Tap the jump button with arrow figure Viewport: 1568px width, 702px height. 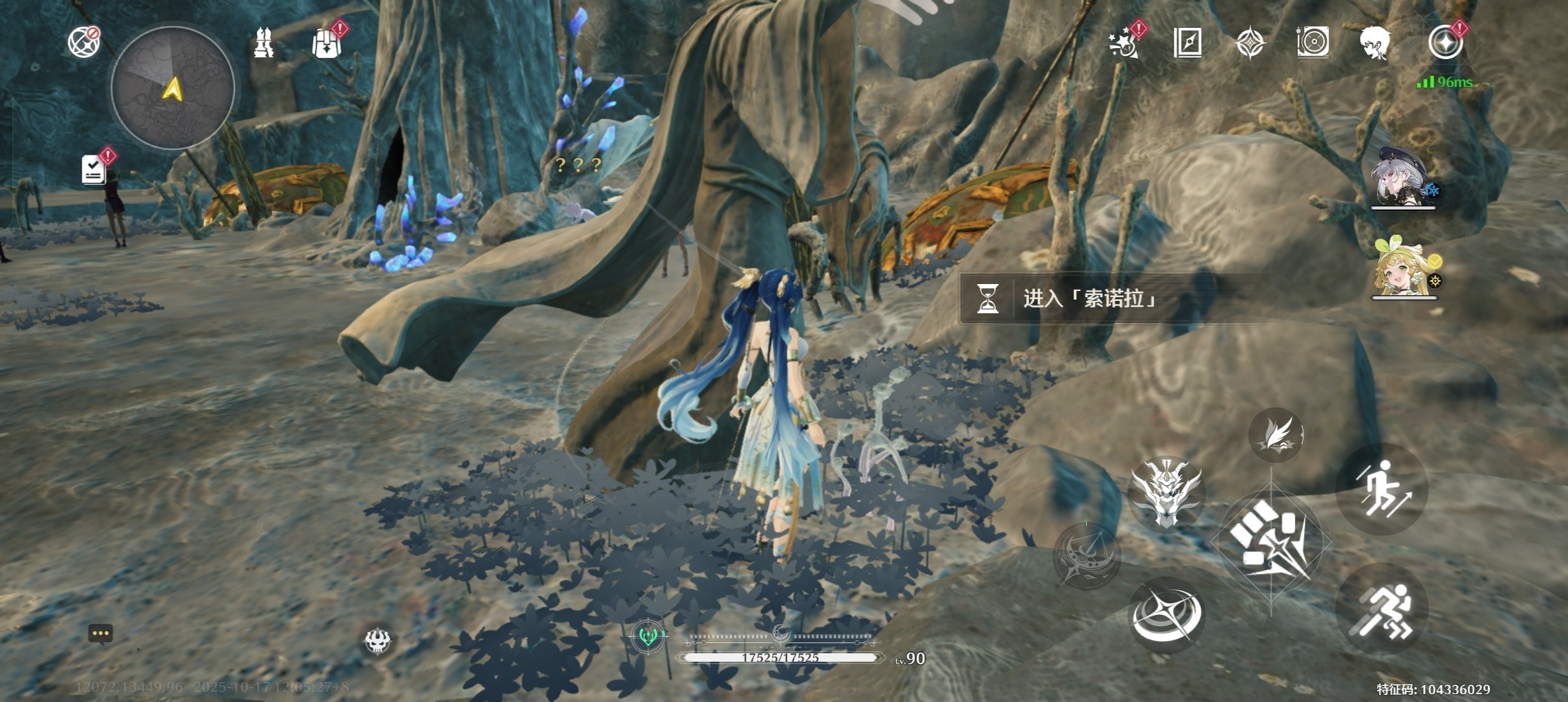coord(1382,489)
